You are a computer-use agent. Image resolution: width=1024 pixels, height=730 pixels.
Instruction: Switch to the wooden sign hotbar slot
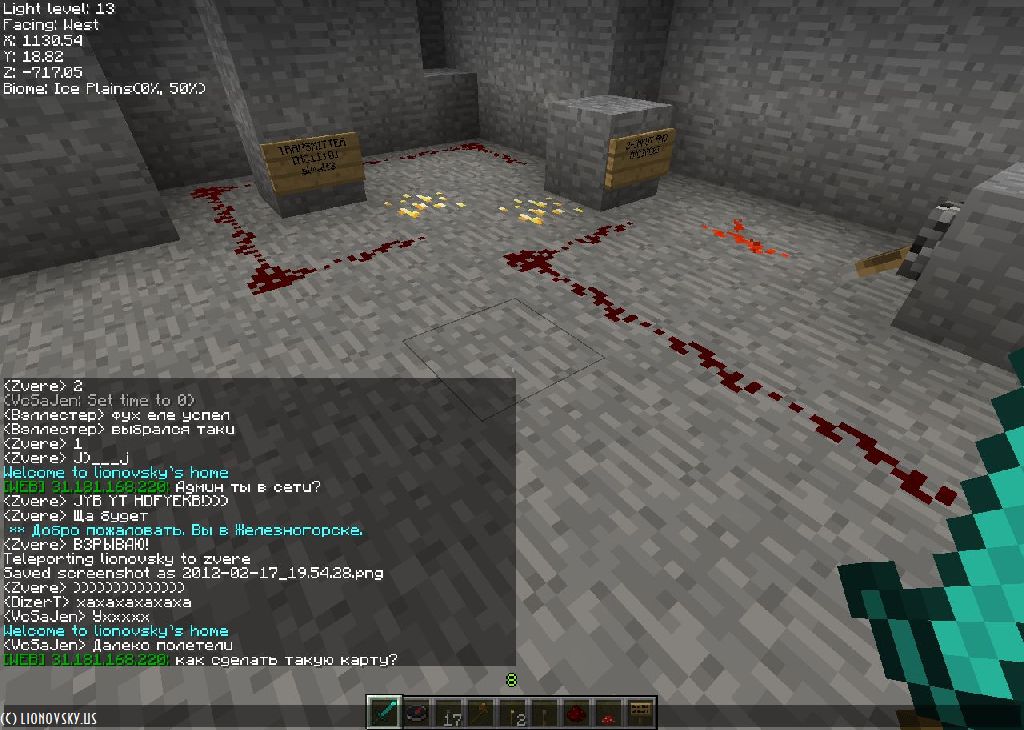click(640, 712)
